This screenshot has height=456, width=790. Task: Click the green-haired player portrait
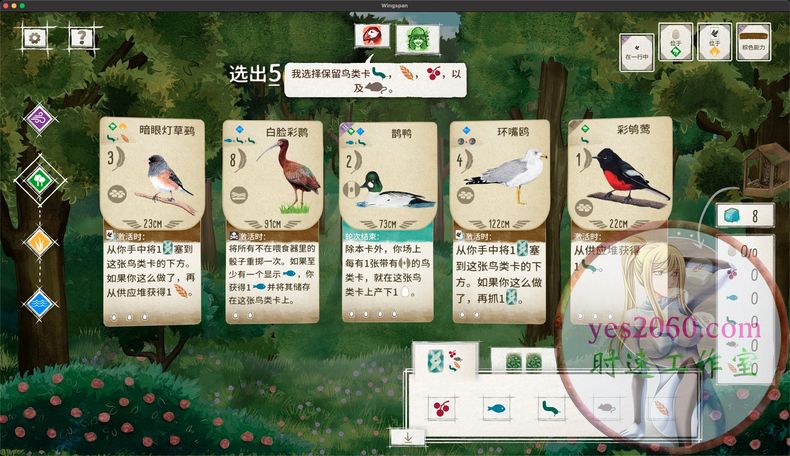click(x=417, y=39)
